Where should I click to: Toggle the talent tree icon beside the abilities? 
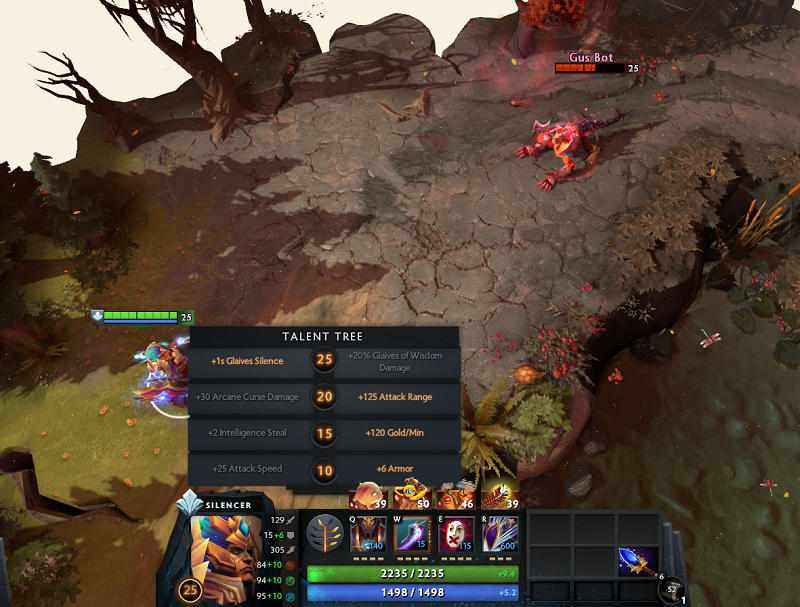pyautogui.click(x=323, y=532)
